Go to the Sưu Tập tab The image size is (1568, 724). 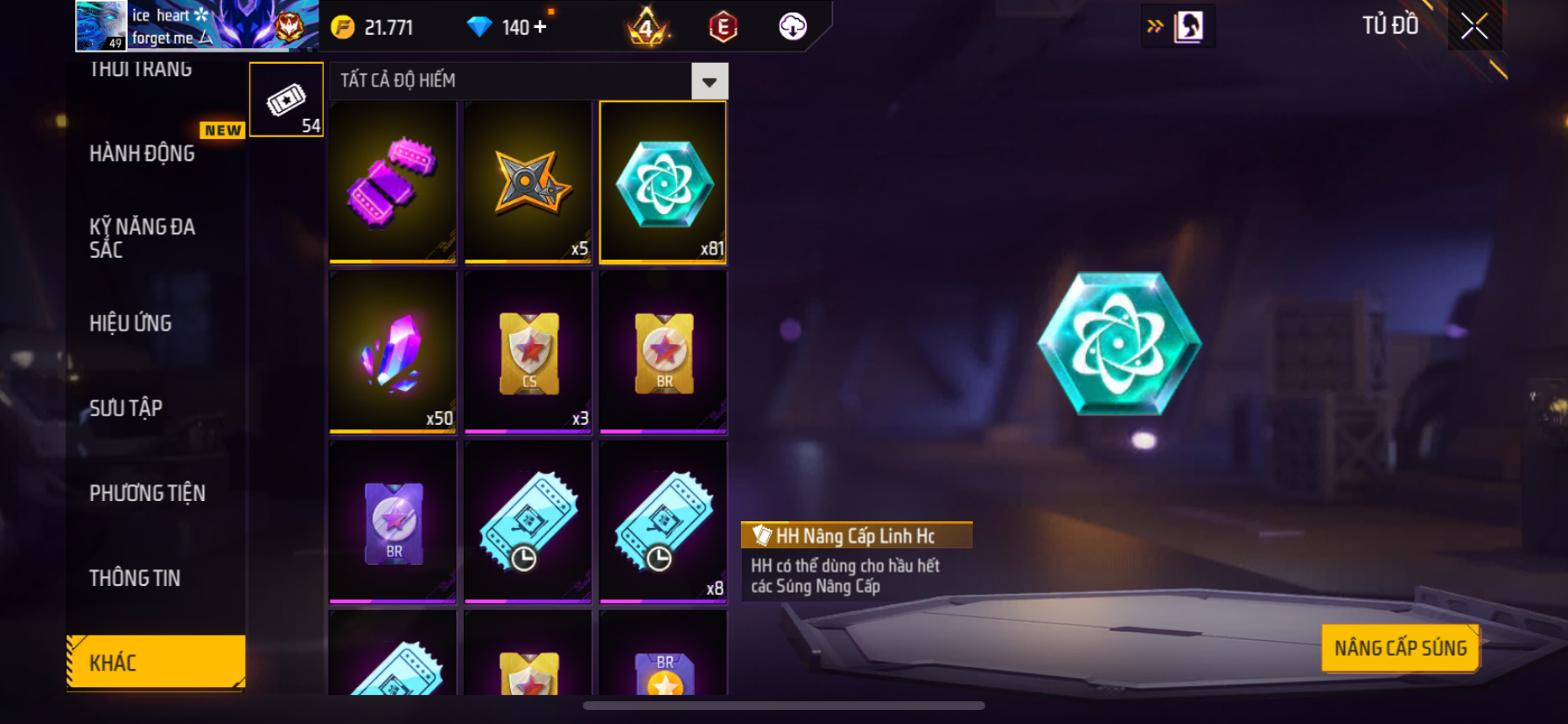[126, 408]
